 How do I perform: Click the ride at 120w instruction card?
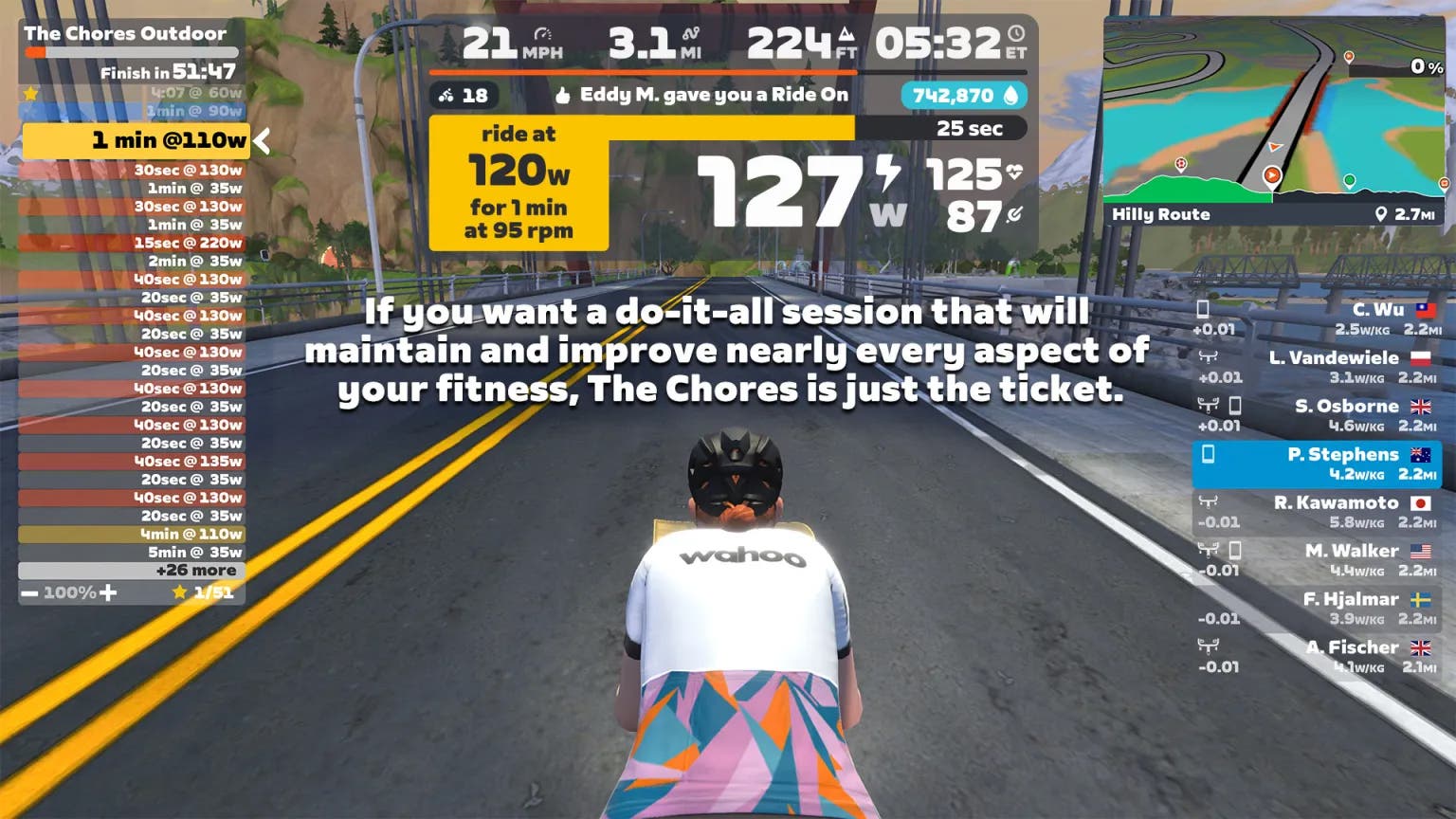[519, 180]
